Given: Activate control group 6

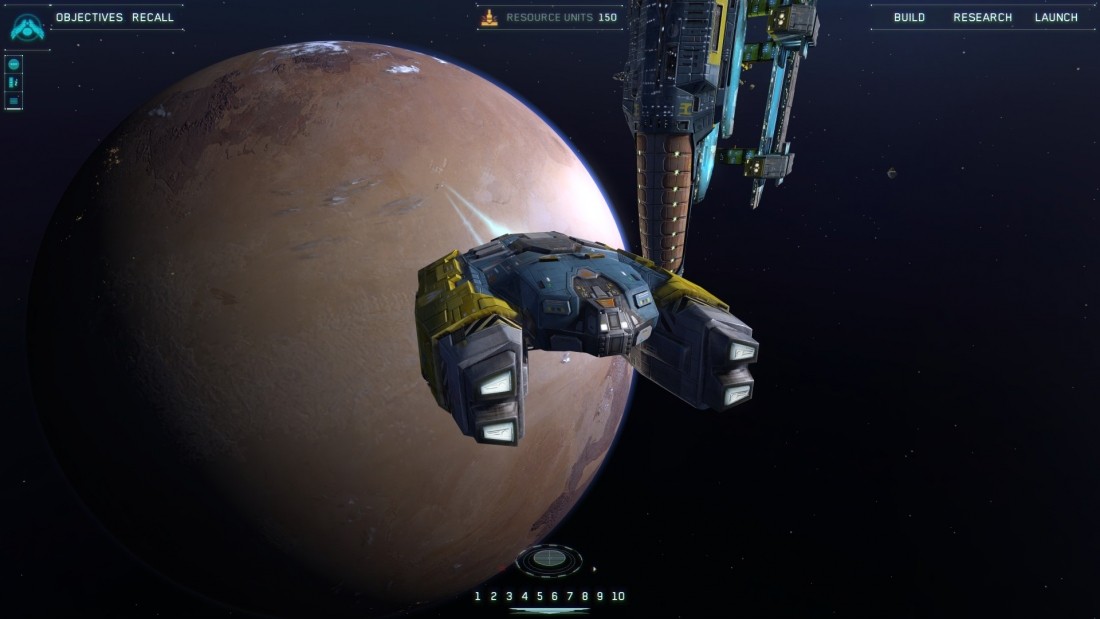Looking at the screenshot, I should point(555,596).
